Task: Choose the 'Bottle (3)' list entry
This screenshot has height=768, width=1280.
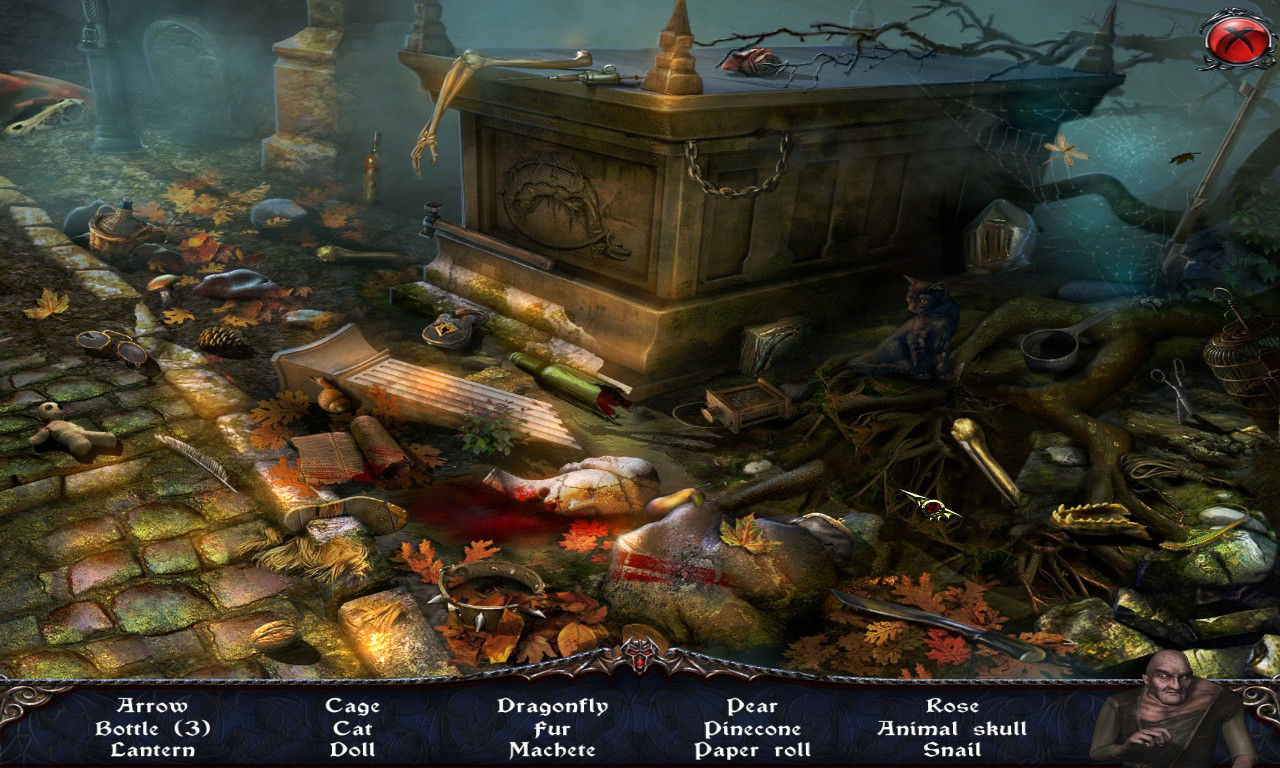Action: [152, 728]
